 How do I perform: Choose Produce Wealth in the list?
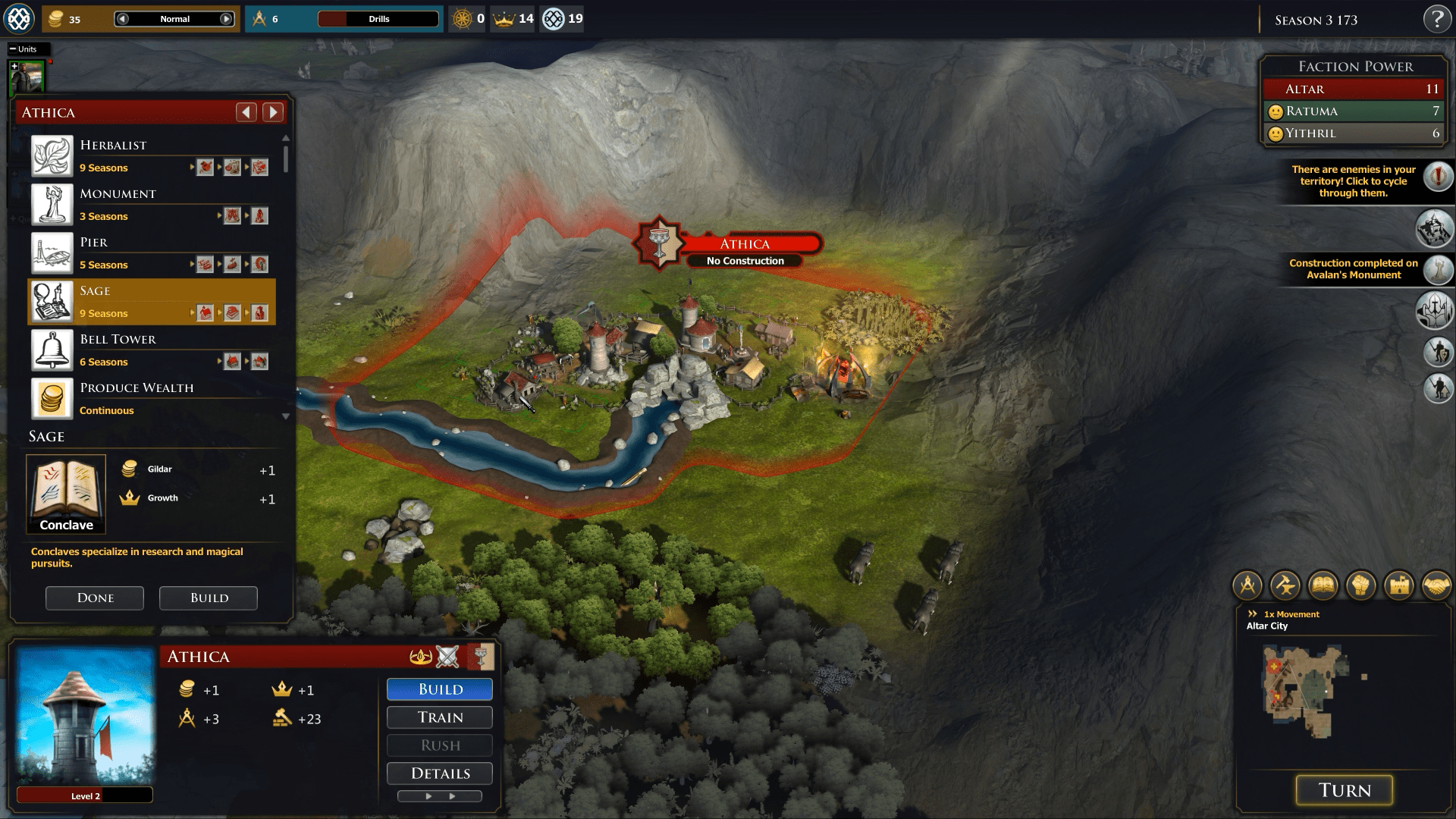coord(152,399)
